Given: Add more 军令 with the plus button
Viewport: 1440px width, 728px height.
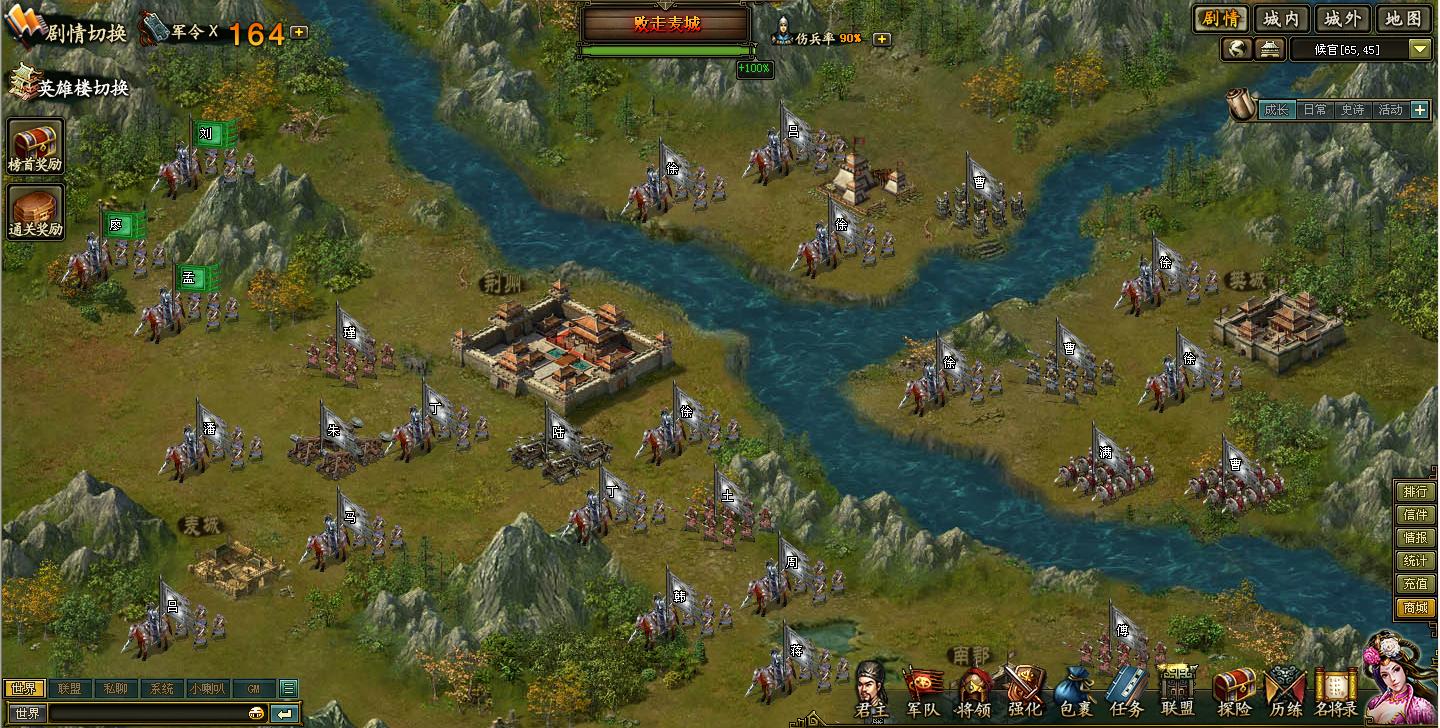Looking at the screenshot, I should pyautogui.click(x=299, y=32).
